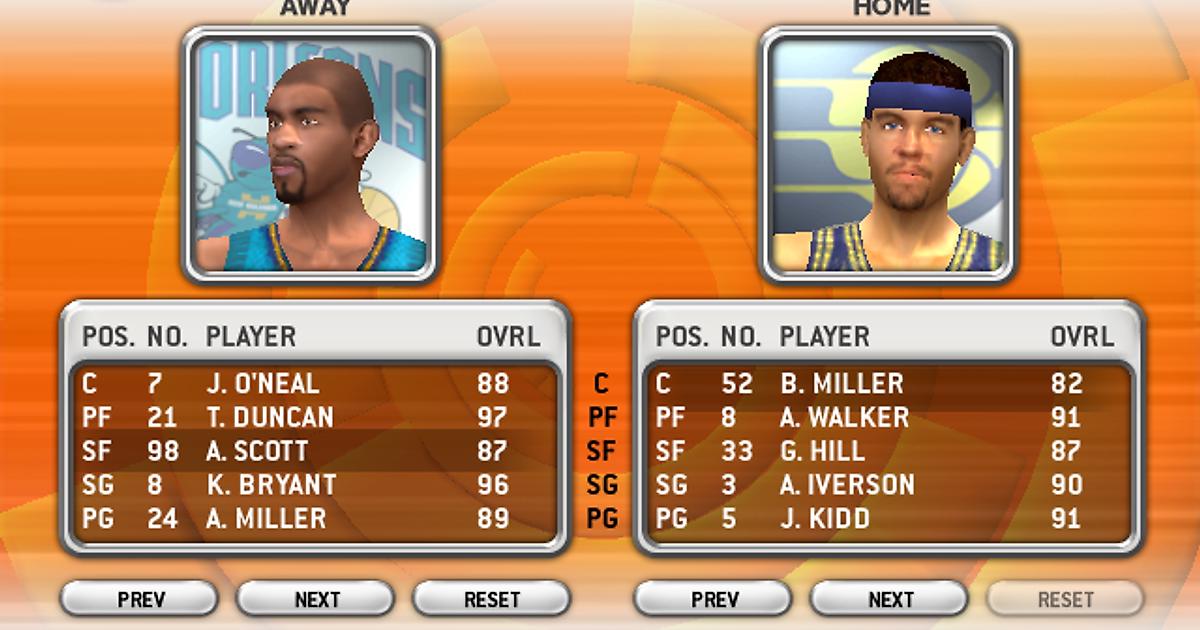Viewport: 1200px width, 630px height.
Task: Click the home team player portrait
Action: [x=888, y=153]
